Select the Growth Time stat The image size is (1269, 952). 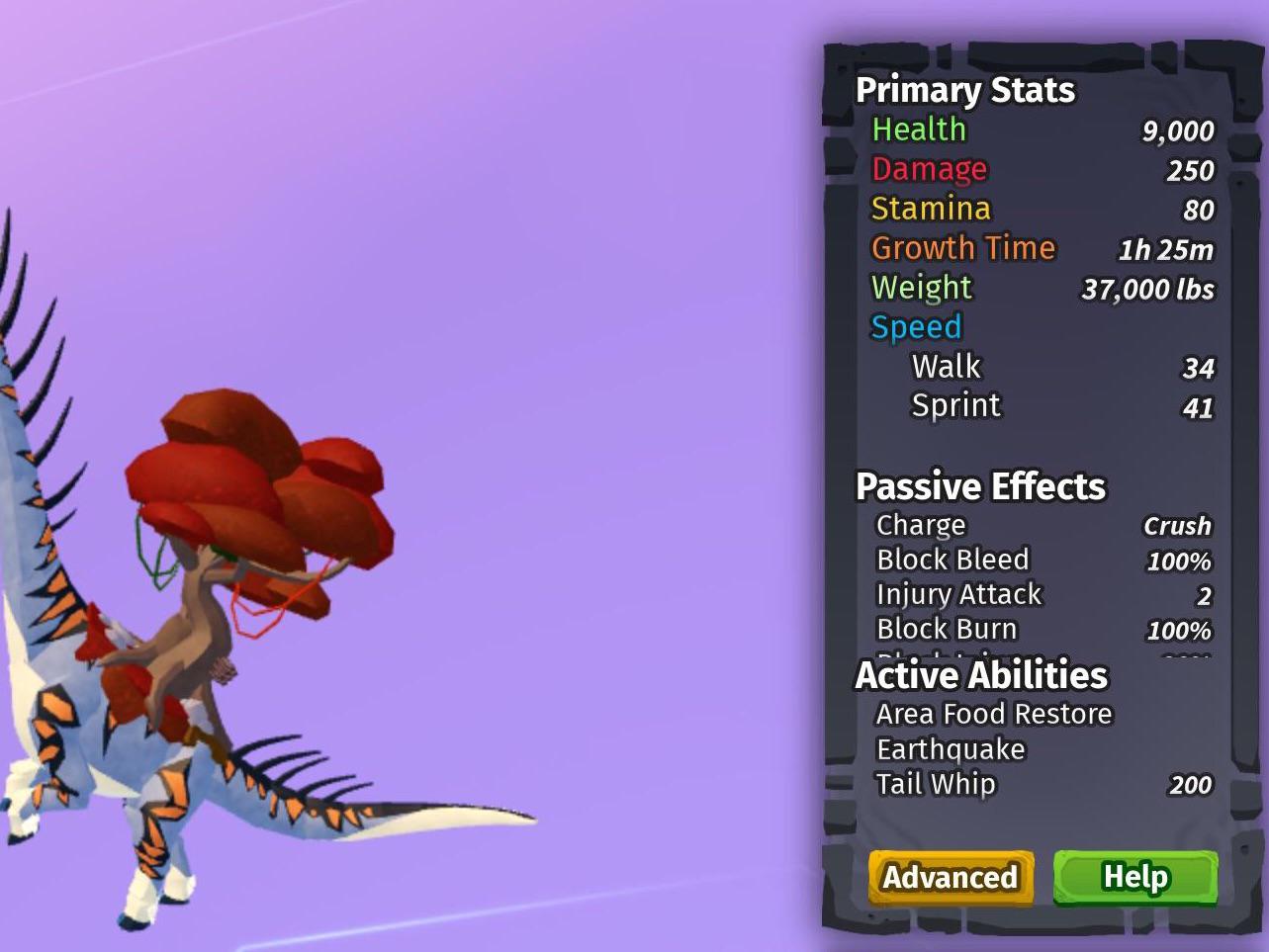pos(962,248)
